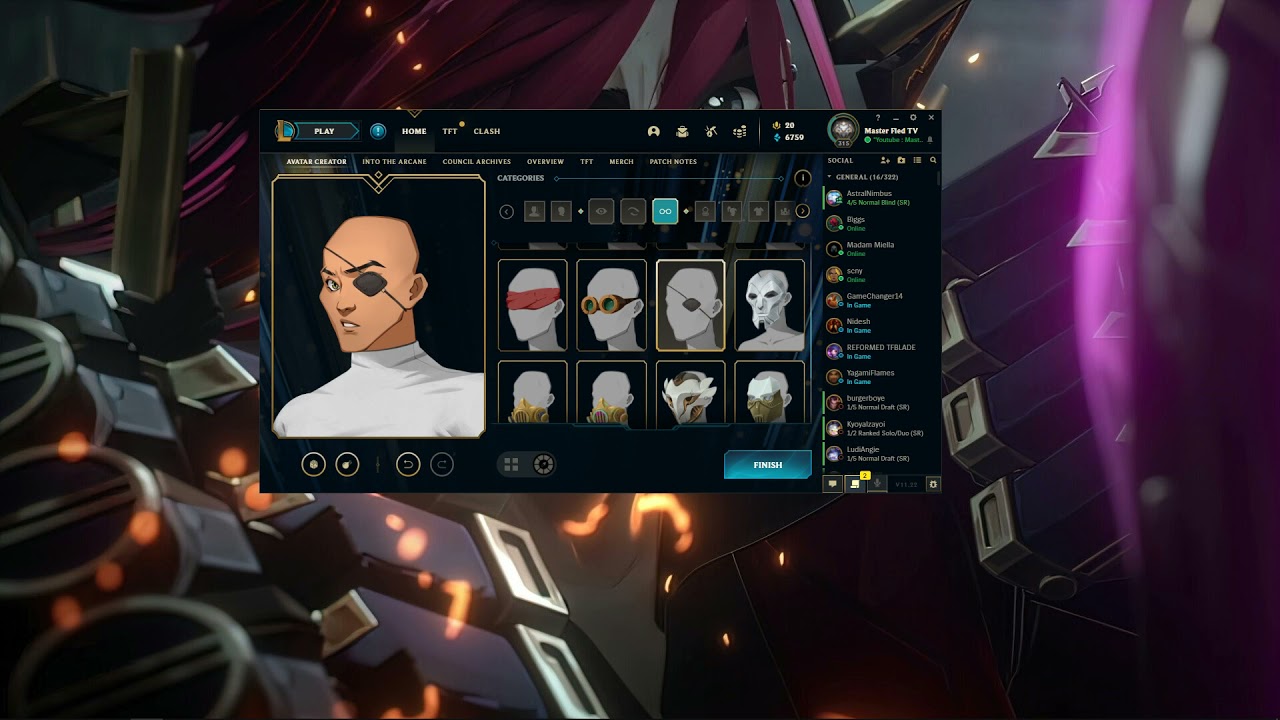Screen dimensions: 1280x720
Task: Open the Council Archives tab
Action: pos(477,162)
